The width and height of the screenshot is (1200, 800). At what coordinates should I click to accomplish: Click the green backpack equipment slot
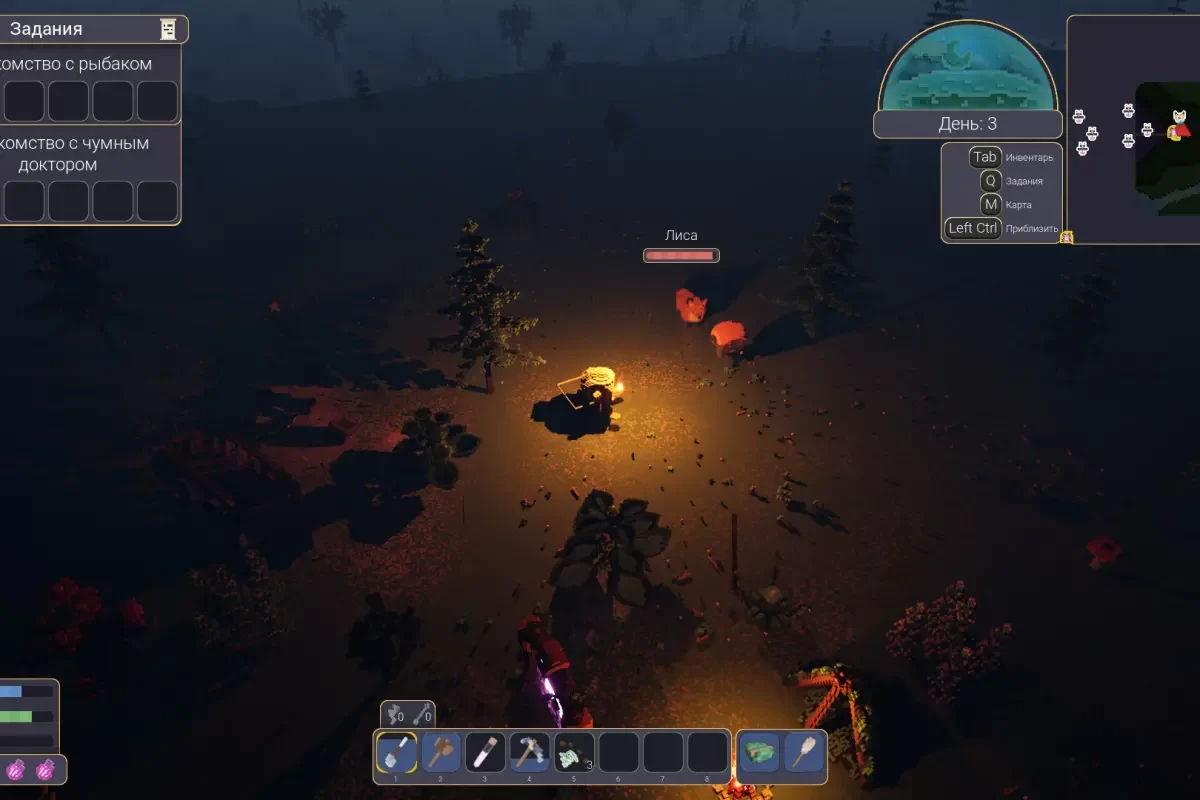pos(760,752)
